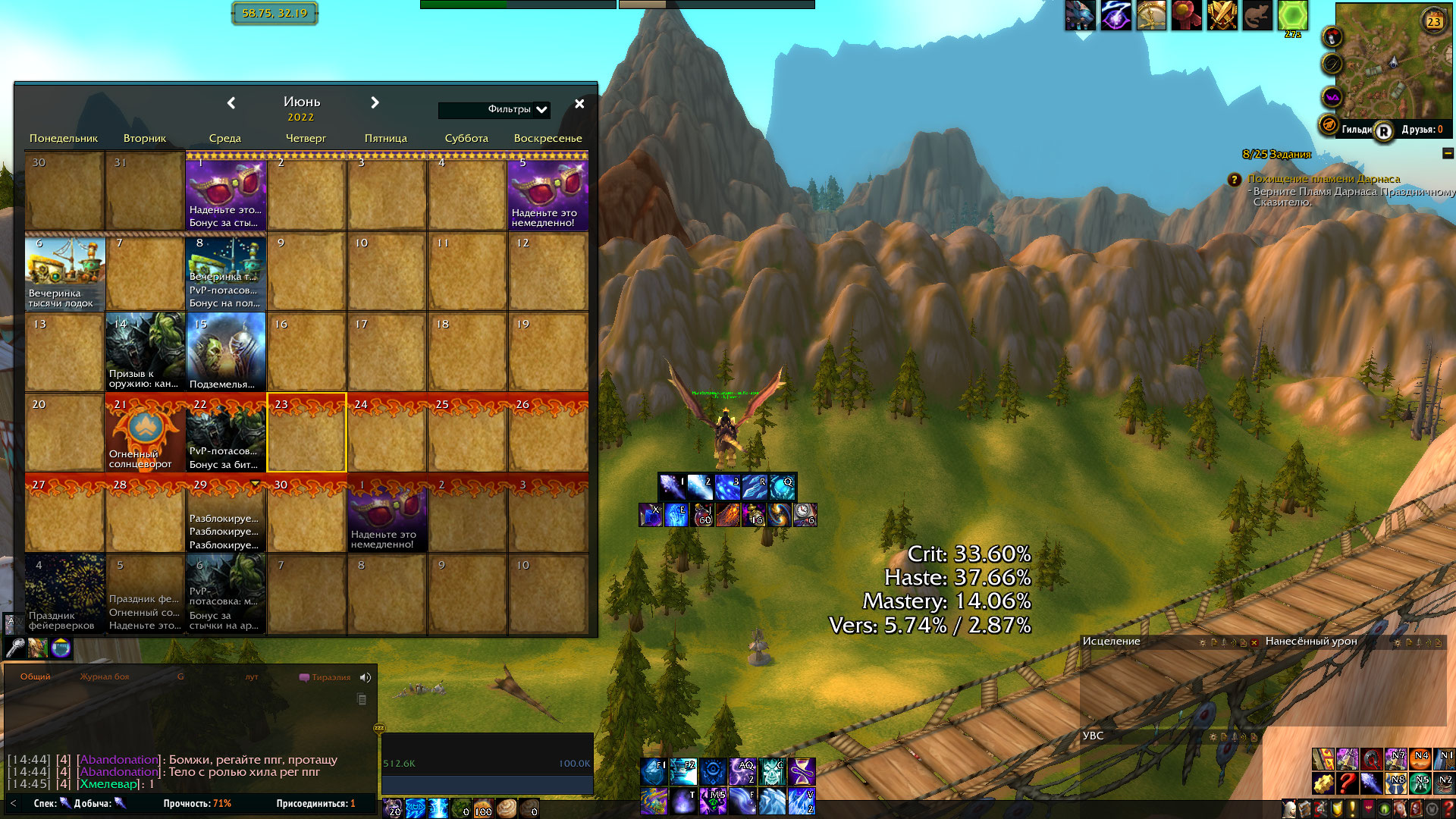Image resolution: width=1456 pixels, height=819 pixels.
Task: Click the Исцеление meter header
Action: tap(1112, 642)
